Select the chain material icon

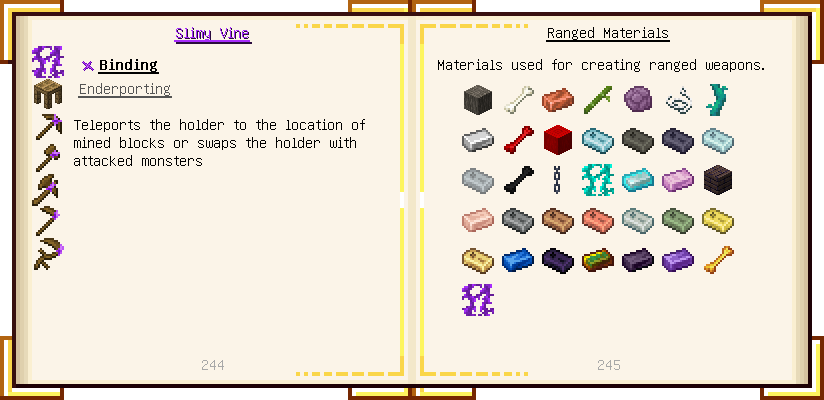click(558, 180)
